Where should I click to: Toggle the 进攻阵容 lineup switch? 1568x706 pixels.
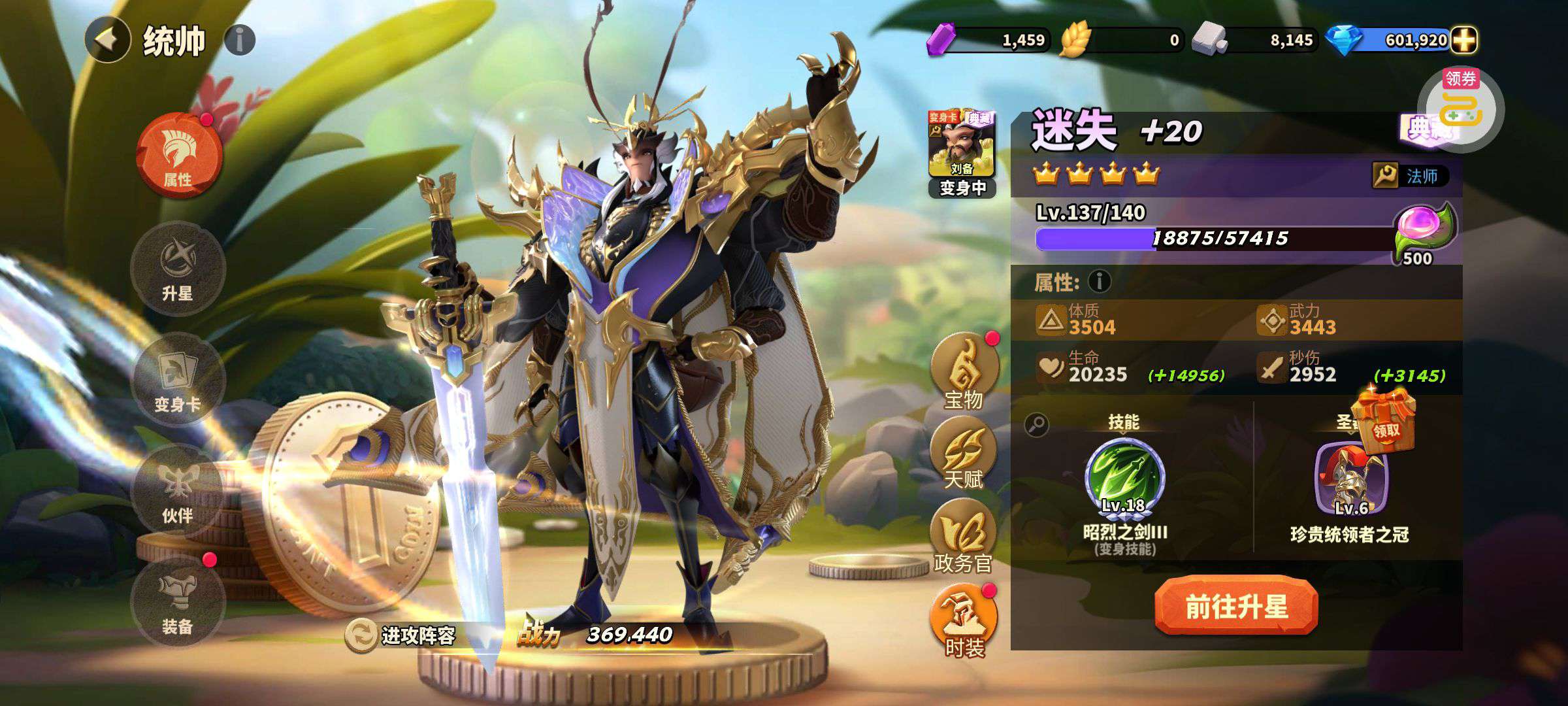tap(361, 635)
